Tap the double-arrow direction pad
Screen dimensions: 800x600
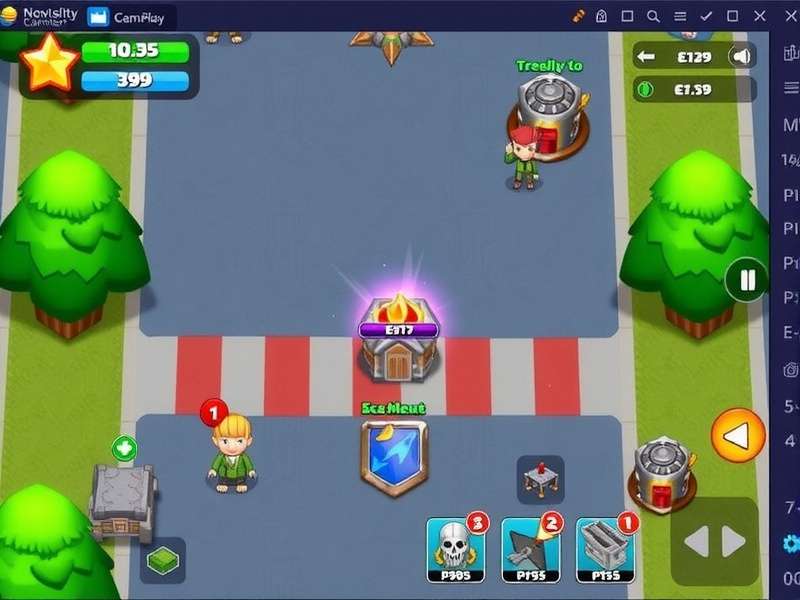pos(714,541)
